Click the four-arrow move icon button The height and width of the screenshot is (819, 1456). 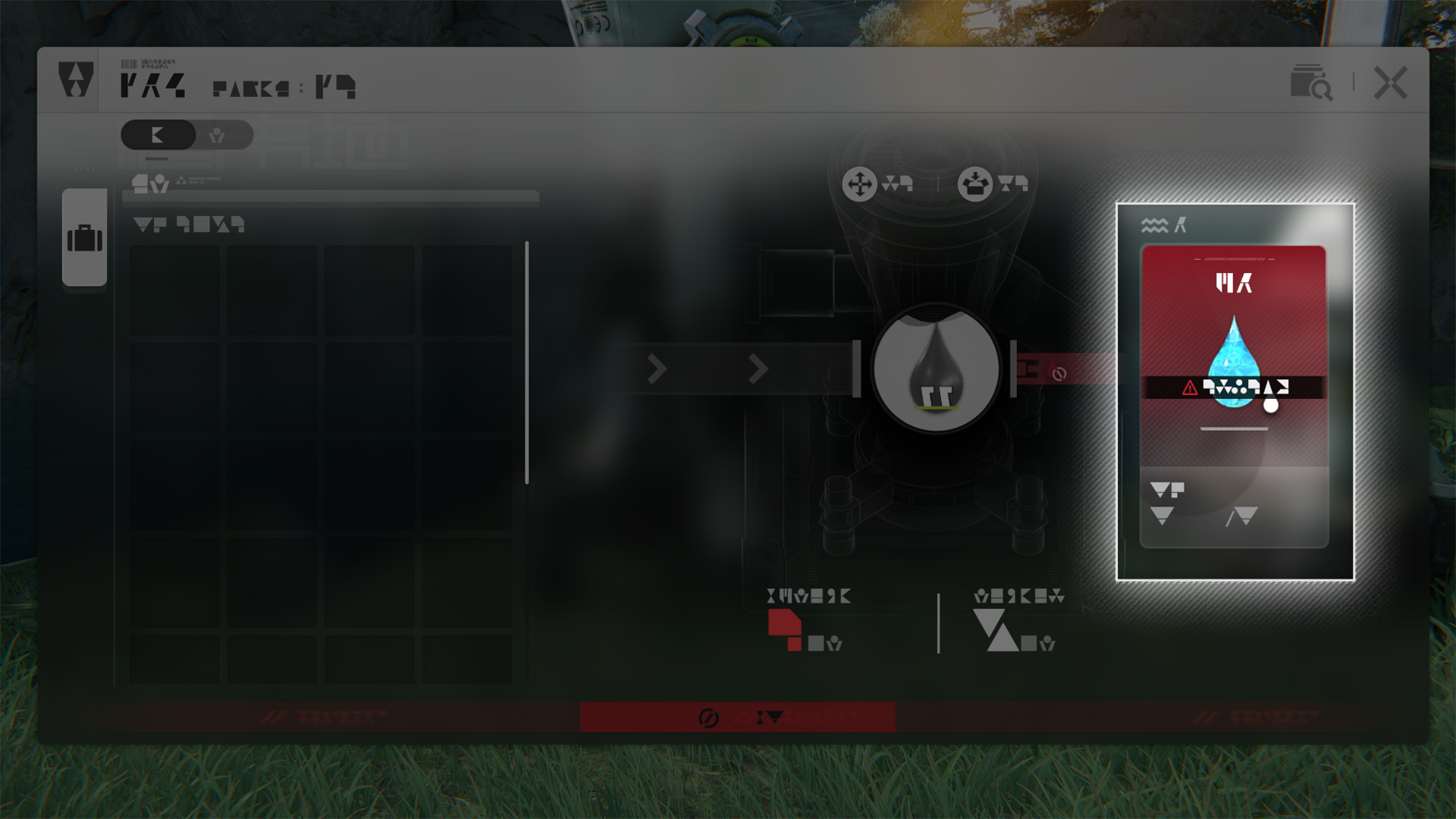point(859,184)
